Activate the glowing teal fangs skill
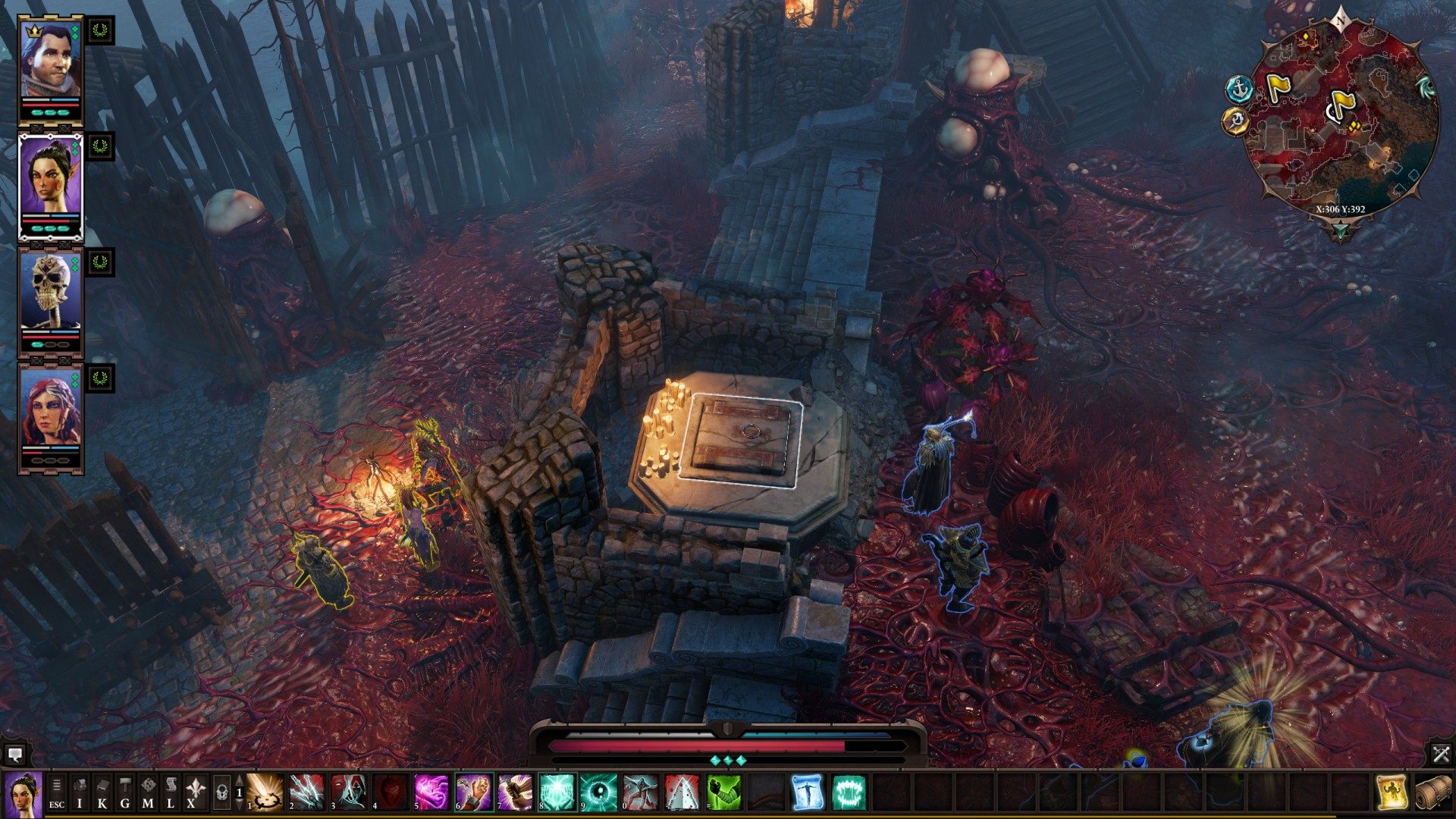Screen dimensions: 1456x819 849,792
